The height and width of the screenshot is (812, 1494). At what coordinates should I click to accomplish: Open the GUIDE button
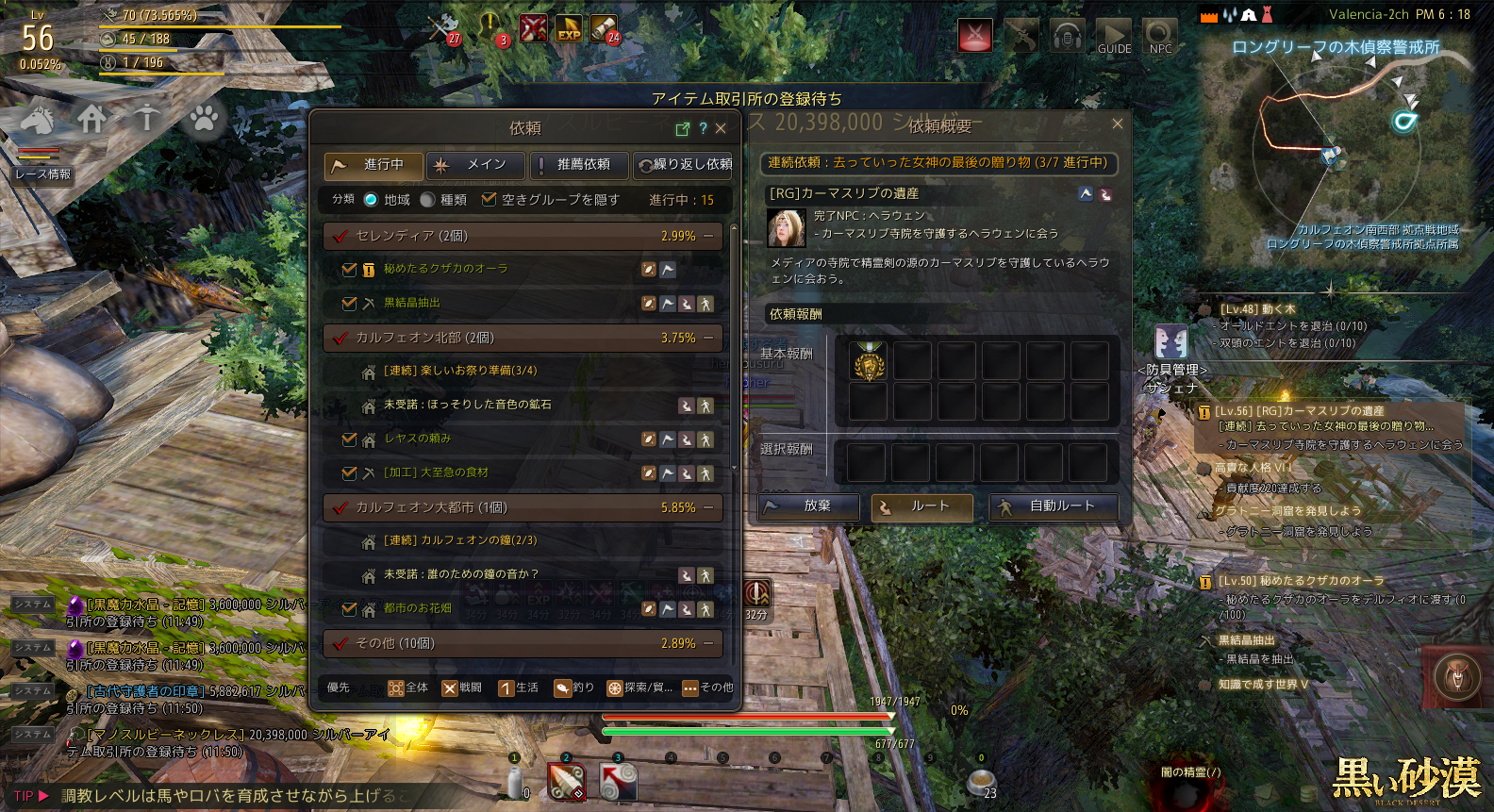[1114, 38]
